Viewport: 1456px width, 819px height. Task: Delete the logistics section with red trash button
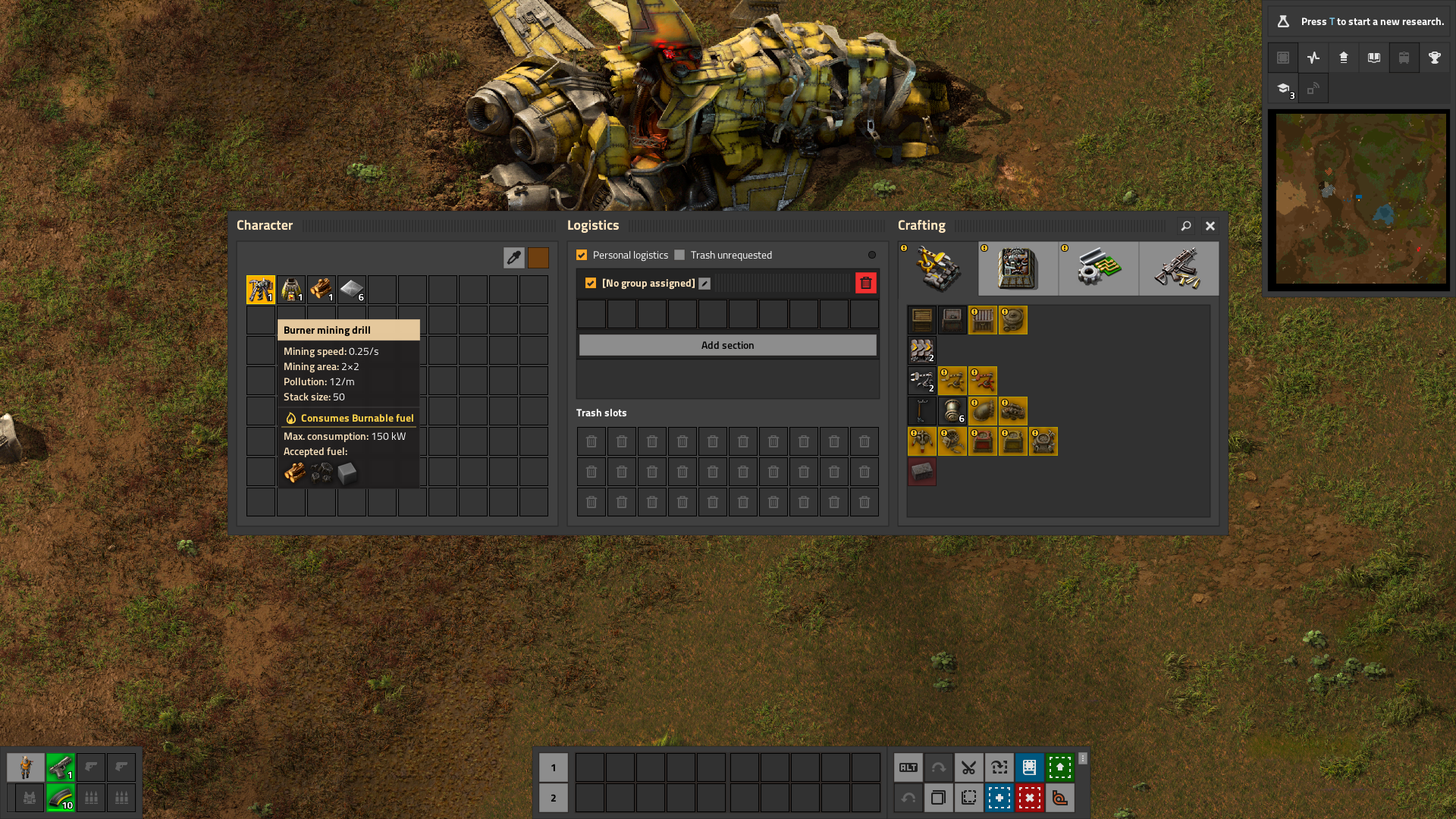click(865, 283)
